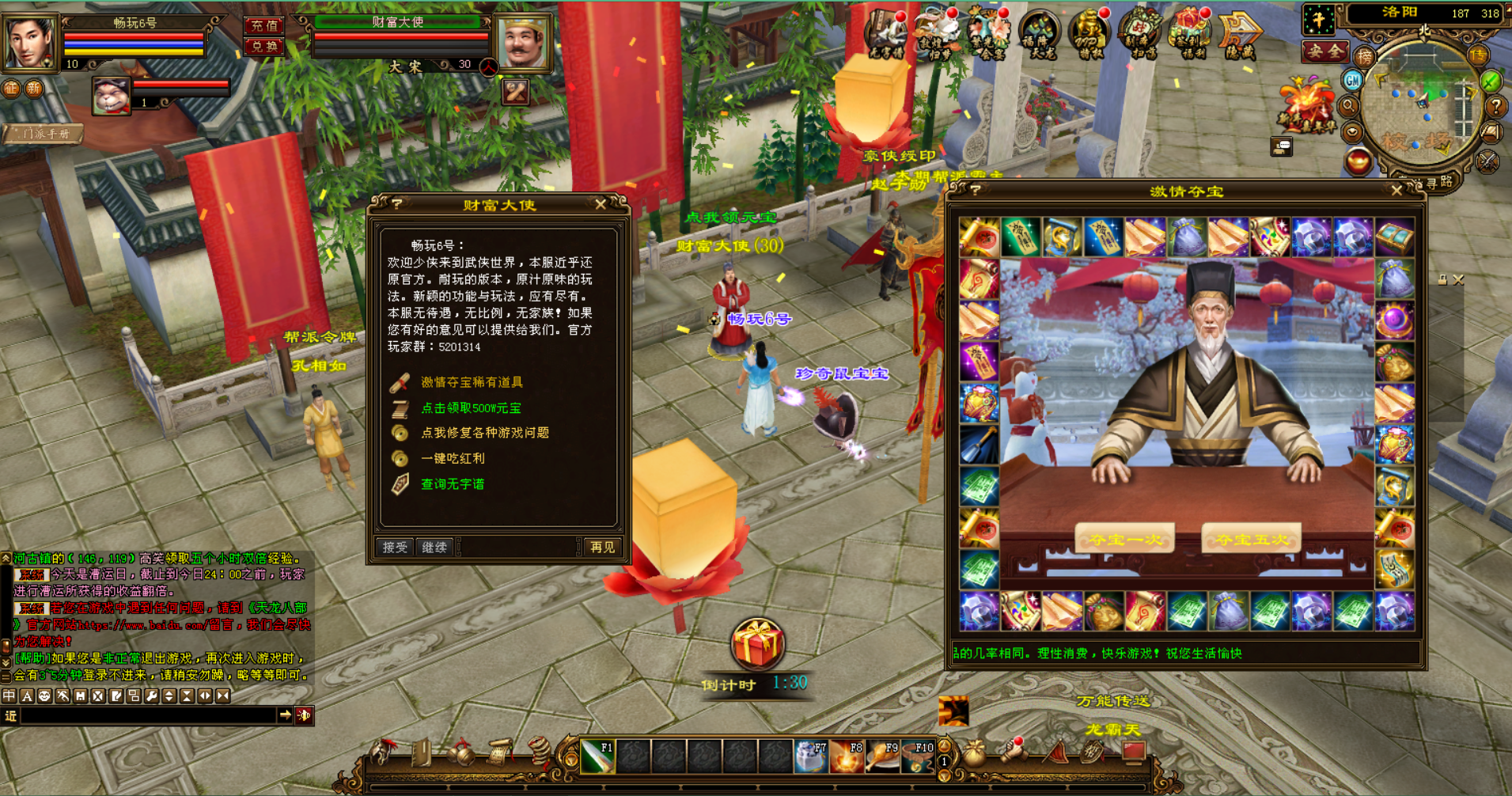This screenshot has width=1512, height=796.
Task: Open the 门派手册 sect handbook
Action: [x=46, y=134]
